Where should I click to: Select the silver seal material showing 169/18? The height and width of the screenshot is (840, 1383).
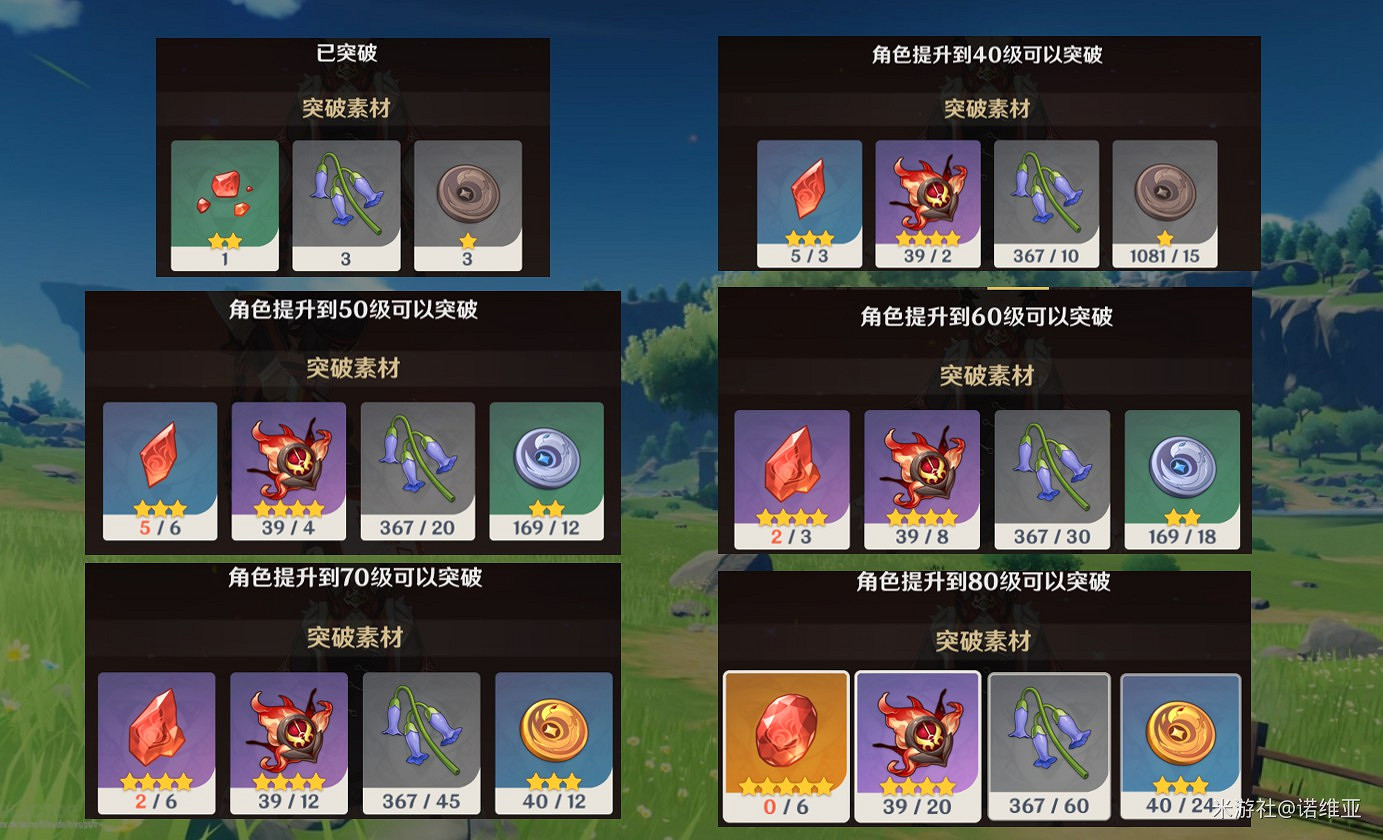(x=1182, y=470)
